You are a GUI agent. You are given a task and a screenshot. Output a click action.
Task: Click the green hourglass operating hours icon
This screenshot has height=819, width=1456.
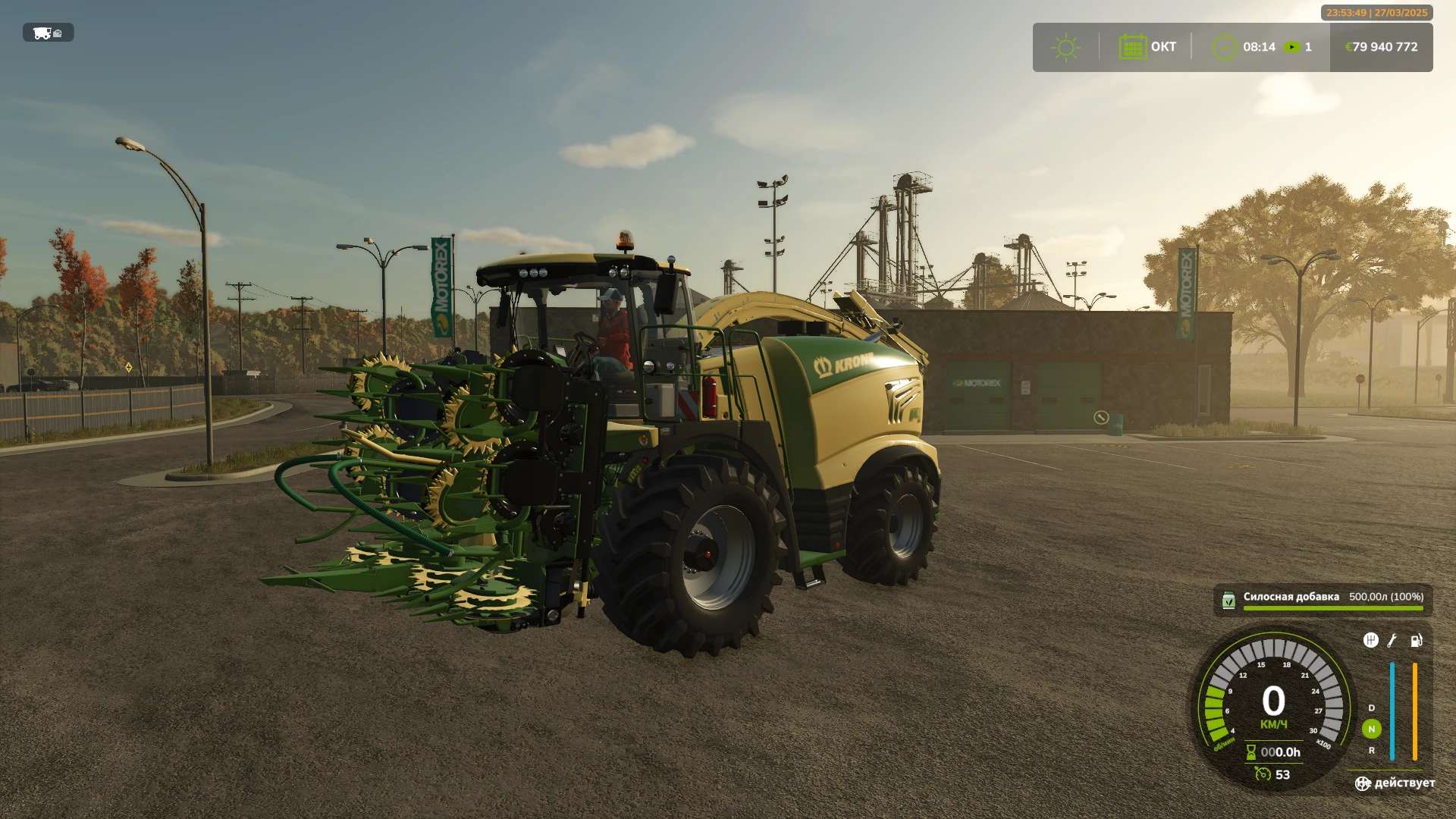(1251, 752)
